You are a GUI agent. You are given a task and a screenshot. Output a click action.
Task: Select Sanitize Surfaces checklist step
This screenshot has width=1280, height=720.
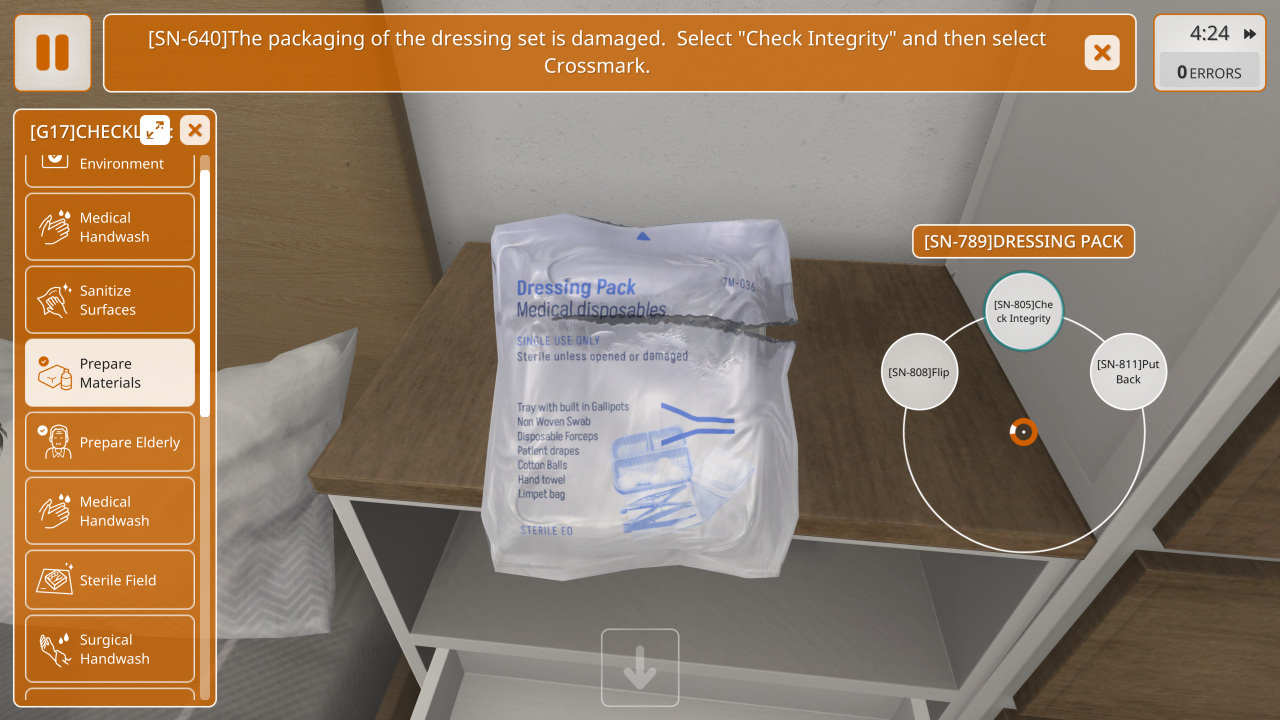pyautogui.click(x=110, y=300)
